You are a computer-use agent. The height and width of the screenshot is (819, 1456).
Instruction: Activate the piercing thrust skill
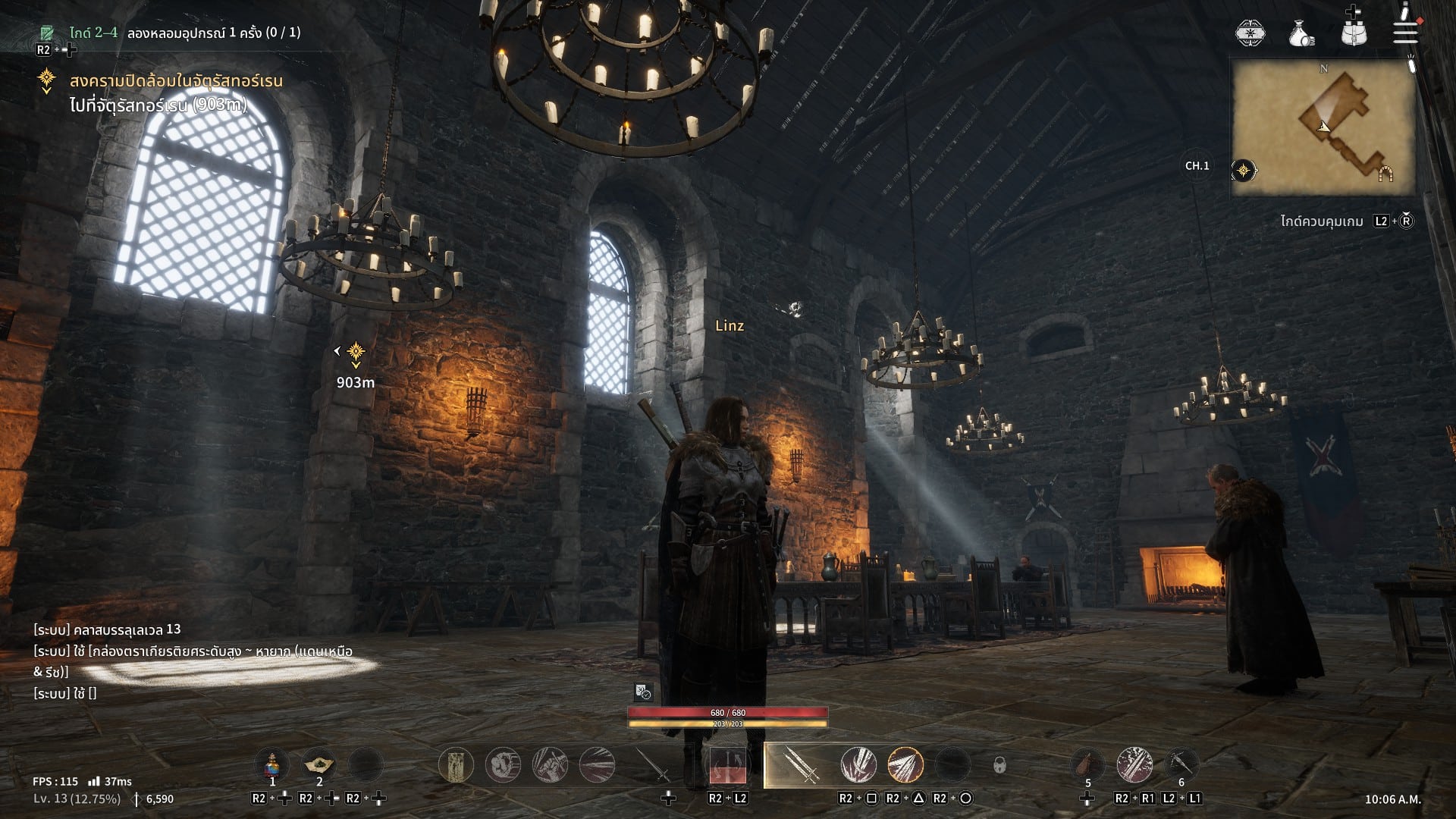[x=597, y=765]
